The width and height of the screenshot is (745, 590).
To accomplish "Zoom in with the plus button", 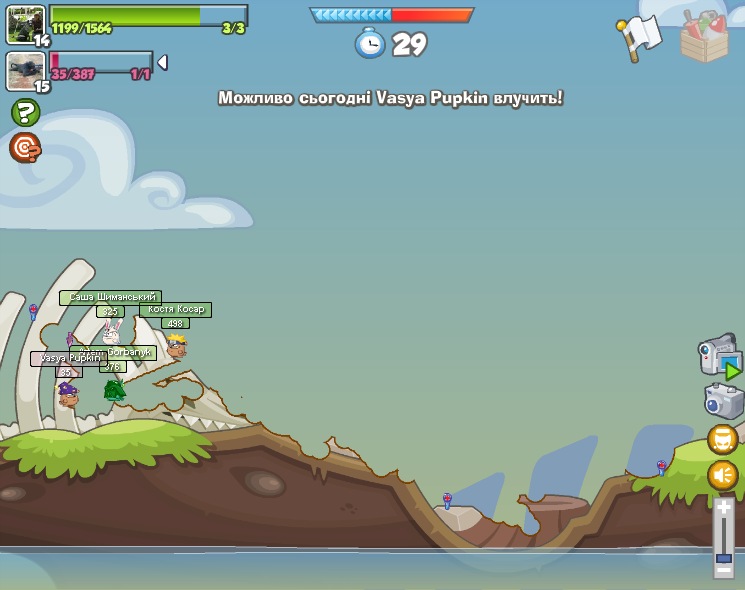I will click(x=723, y=507).
